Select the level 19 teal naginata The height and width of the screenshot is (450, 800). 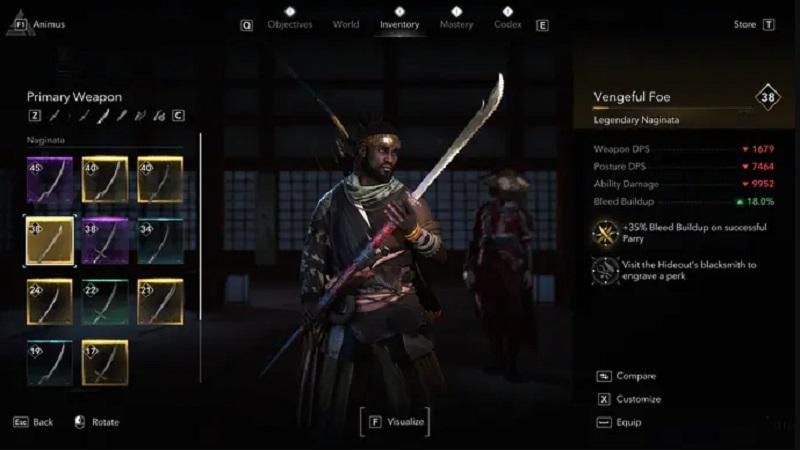point(49,362)
